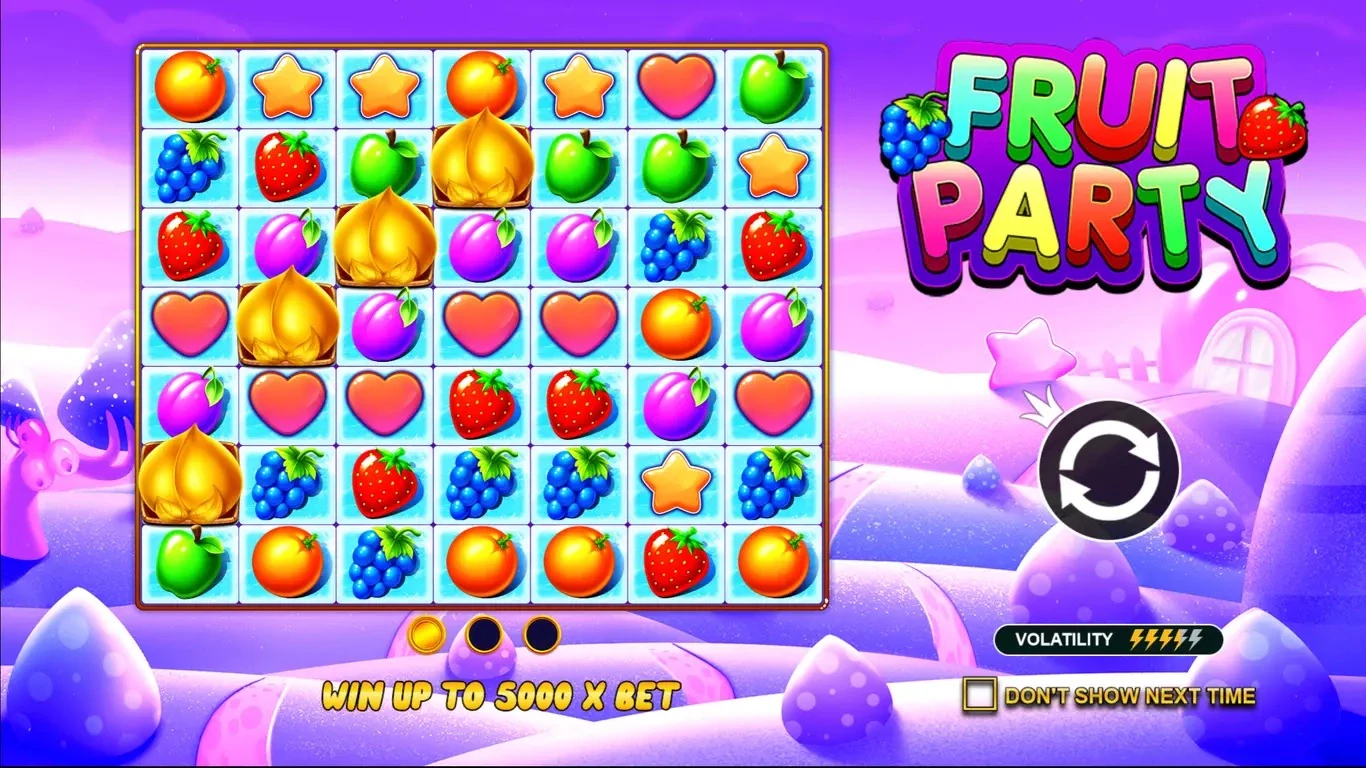
Task: Click the Win Up To 5000 X Bet text
Action: click(502, 692)
